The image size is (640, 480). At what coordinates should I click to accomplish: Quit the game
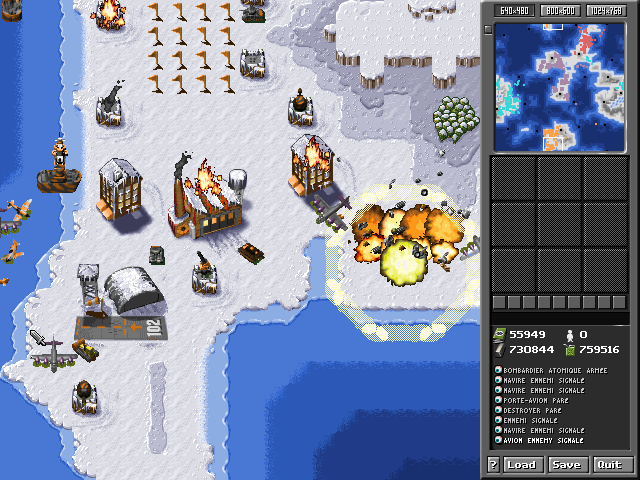pyautogui.click(x=608, y=464)
